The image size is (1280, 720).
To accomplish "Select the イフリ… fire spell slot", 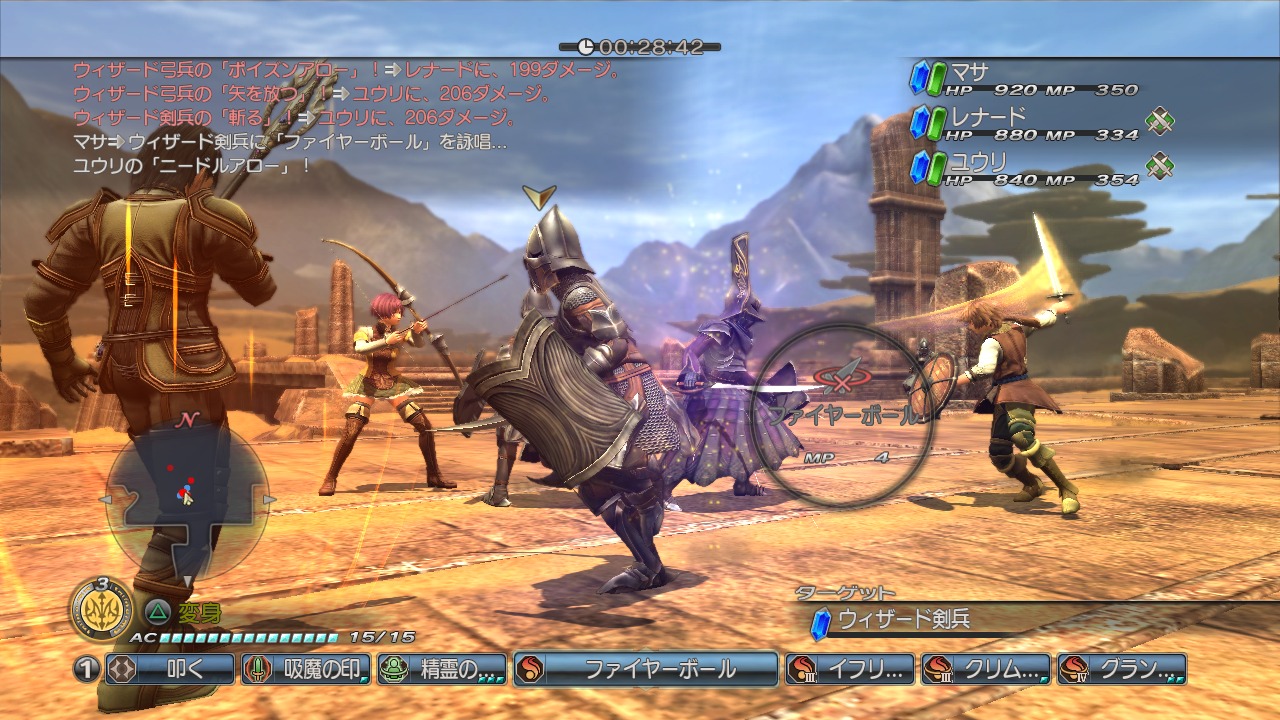I will (x=850, y=669).
